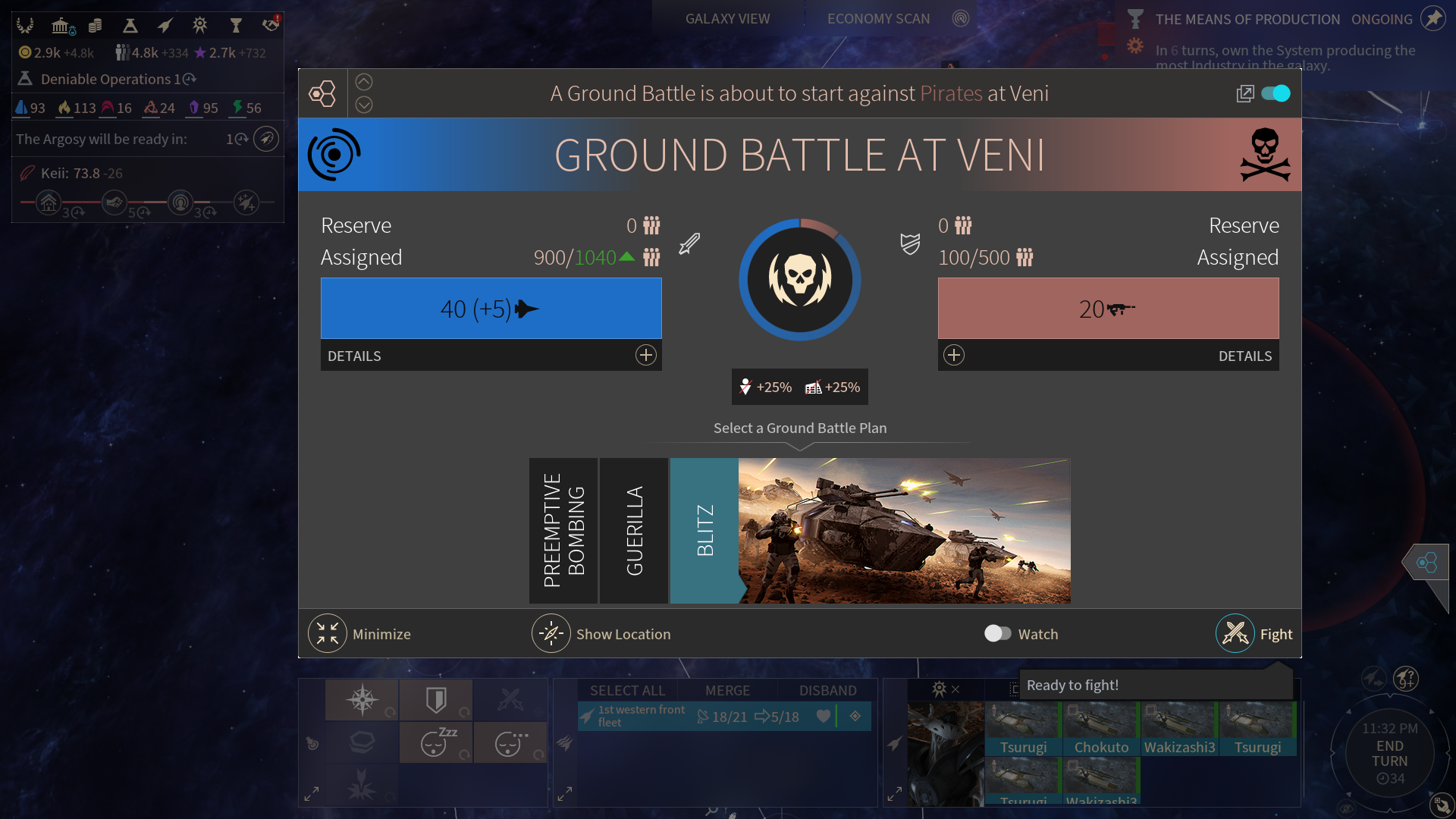Select the Blitz battle plan
The image size is (1456, 819).
tap(704, 531)
